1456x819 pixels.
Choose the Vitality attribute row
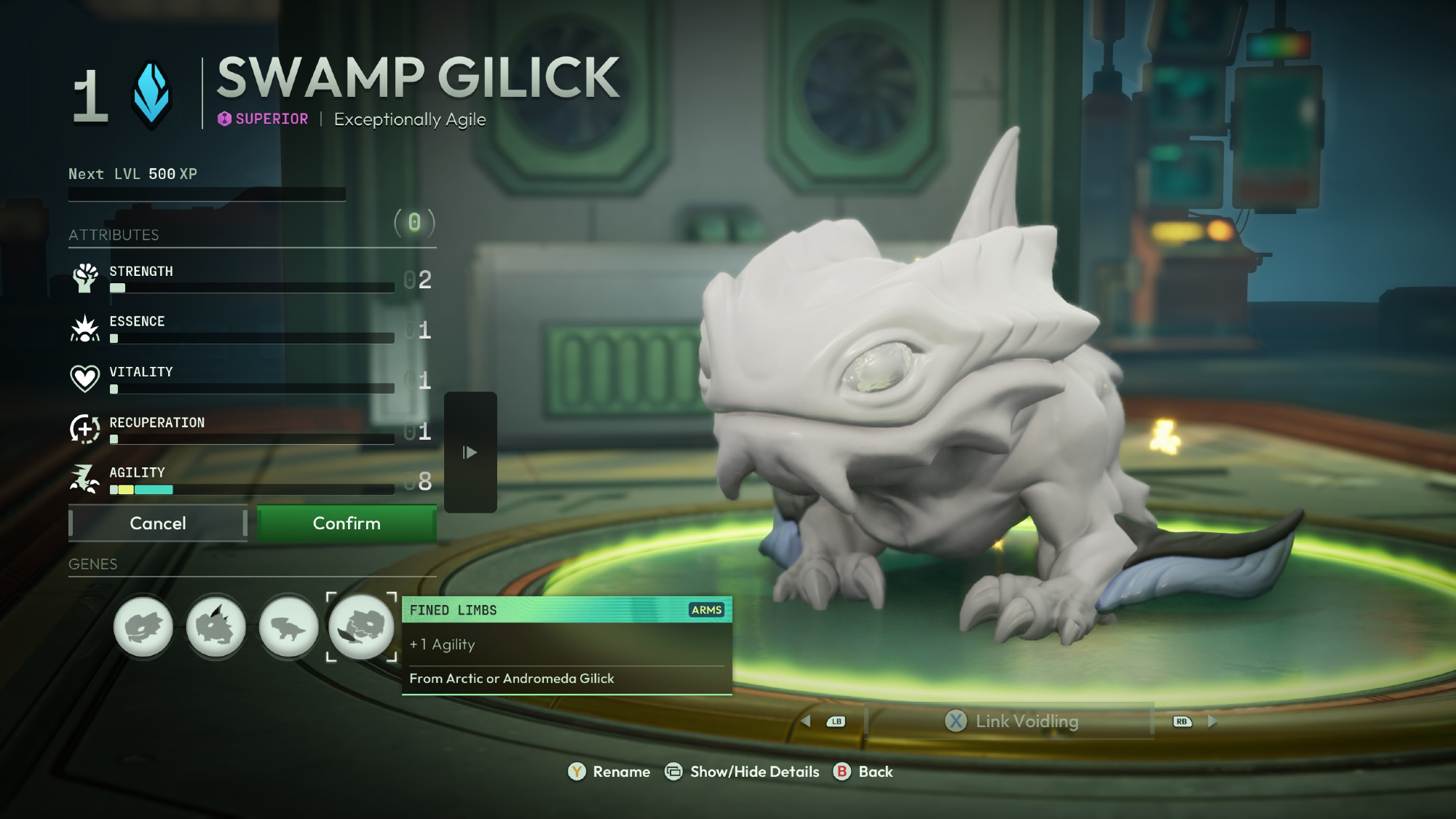(x=251, y=379)
